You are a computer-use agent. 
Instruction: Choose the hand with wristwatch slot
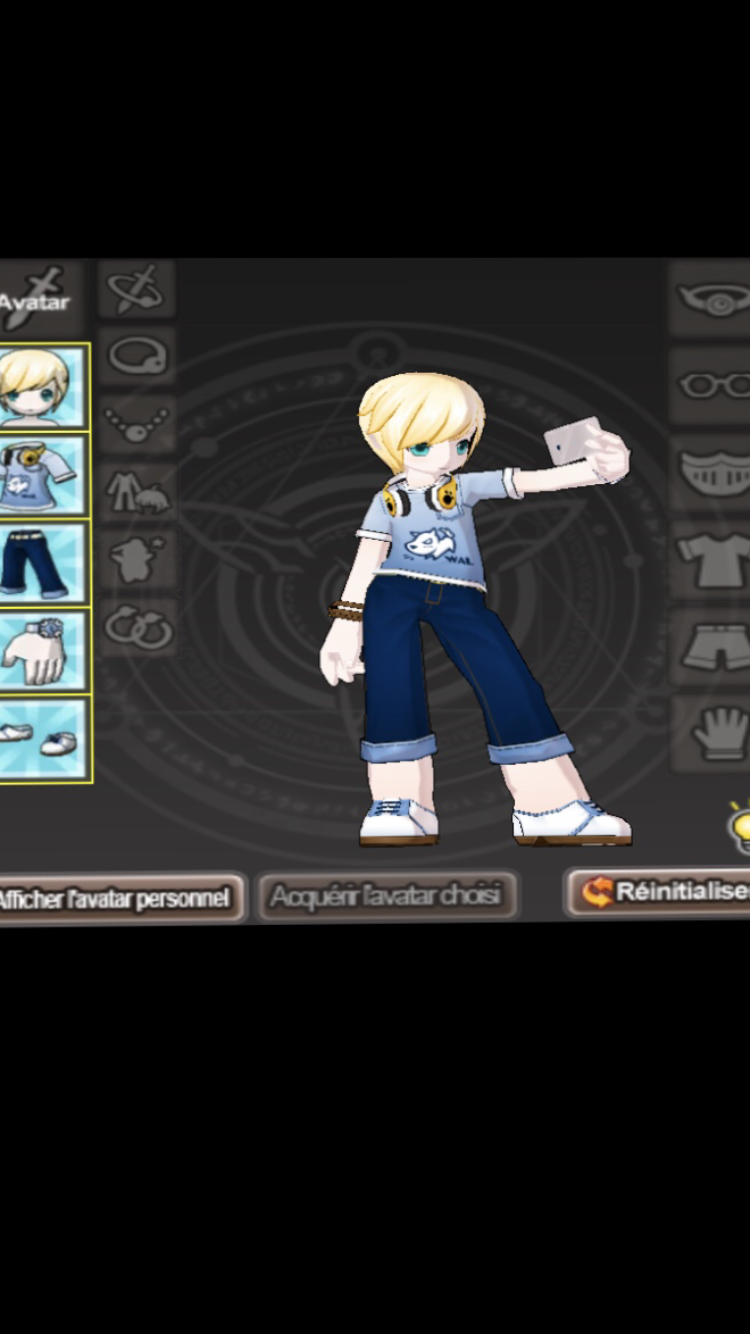[x=42, y=650]
